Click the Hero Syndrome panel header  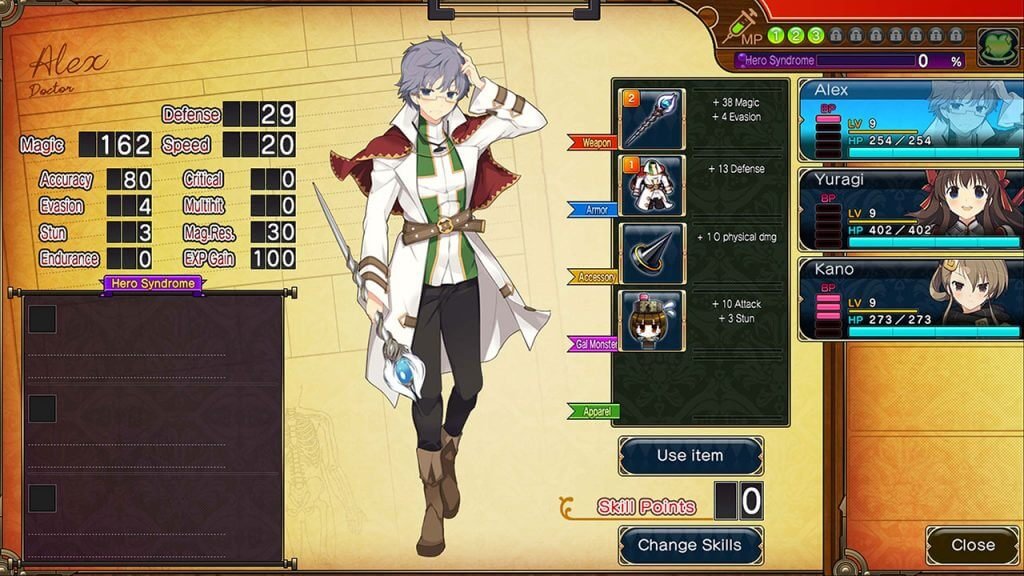coord(152,285)
